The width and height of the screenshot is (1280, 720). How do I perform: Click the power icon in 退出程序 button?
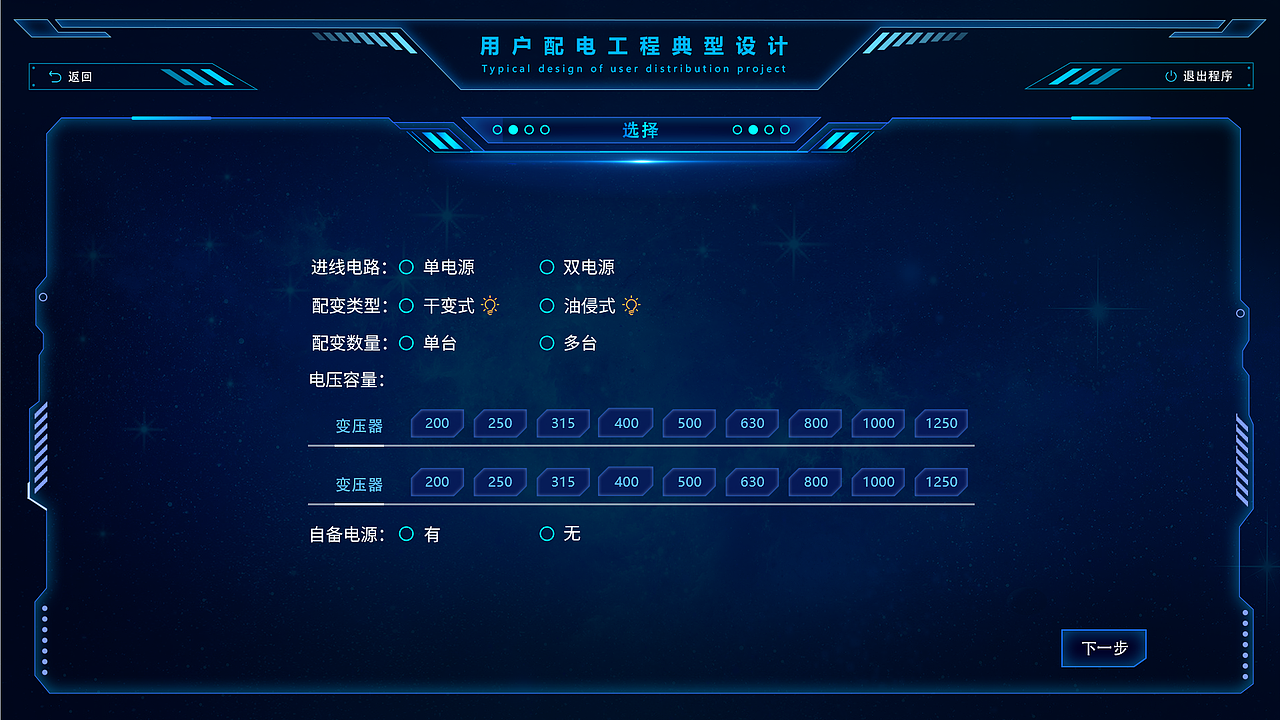[x=1169, y=75]
